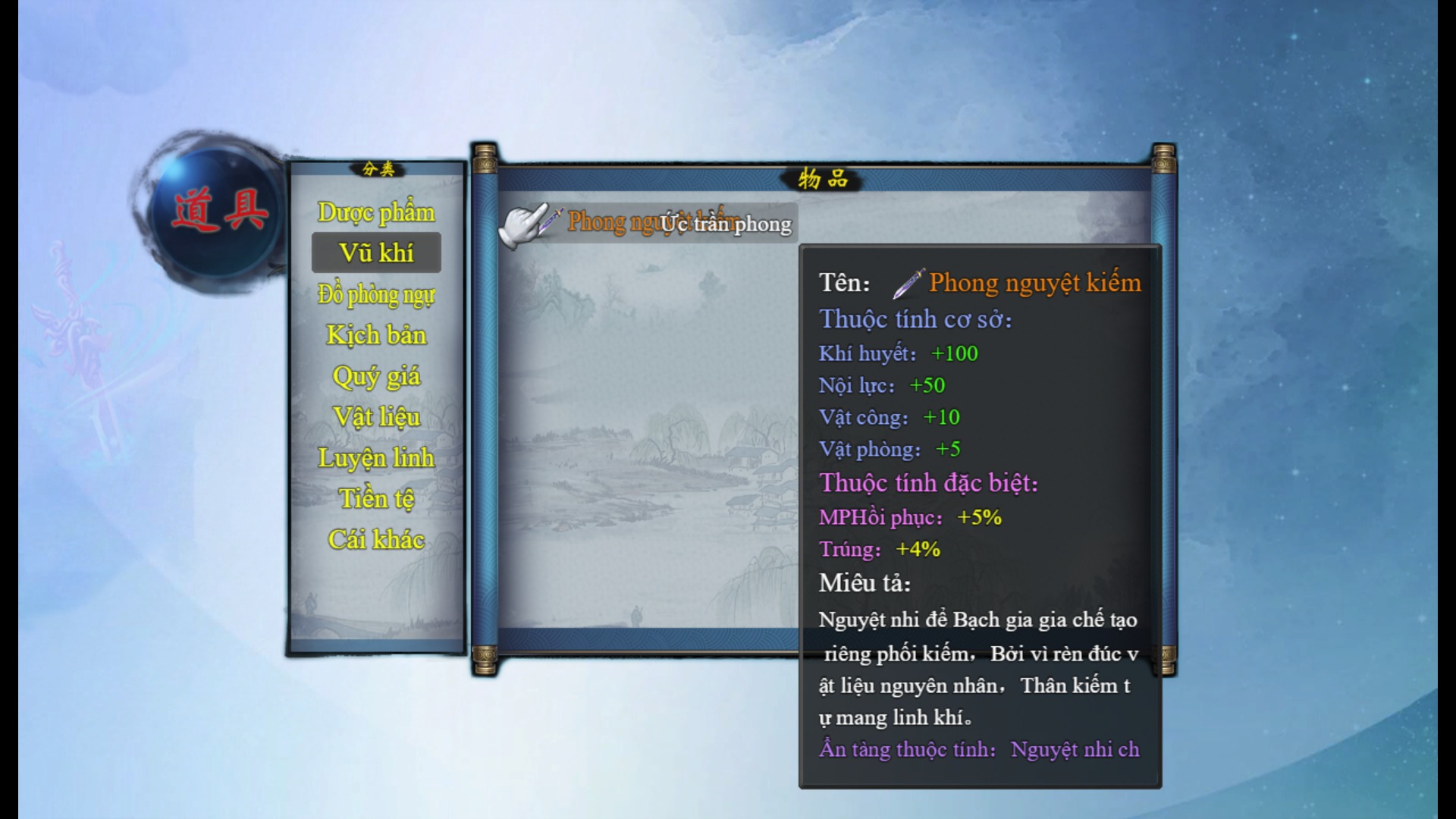Click the green Khí huyết +100 stat line
Viewport: 1456px width, 819px height.
click(899, 353)
